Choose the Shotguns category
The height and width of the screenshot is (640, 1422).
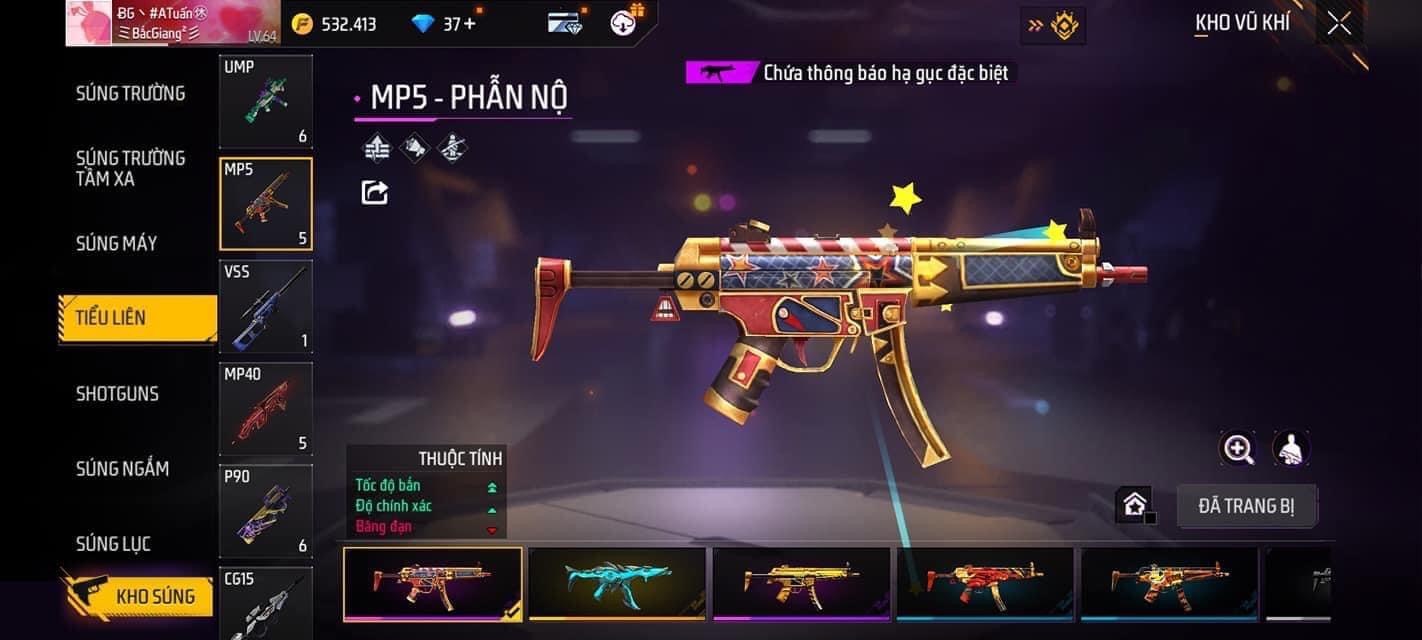(x=117, y=394)
